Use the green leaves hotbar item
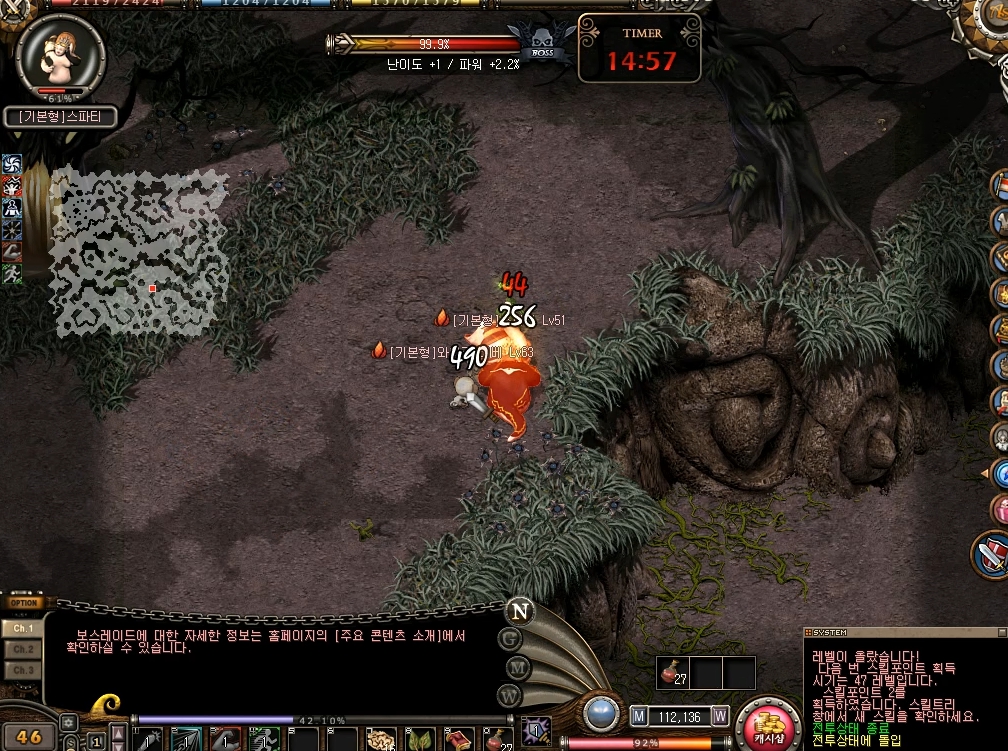 (418, 741)
